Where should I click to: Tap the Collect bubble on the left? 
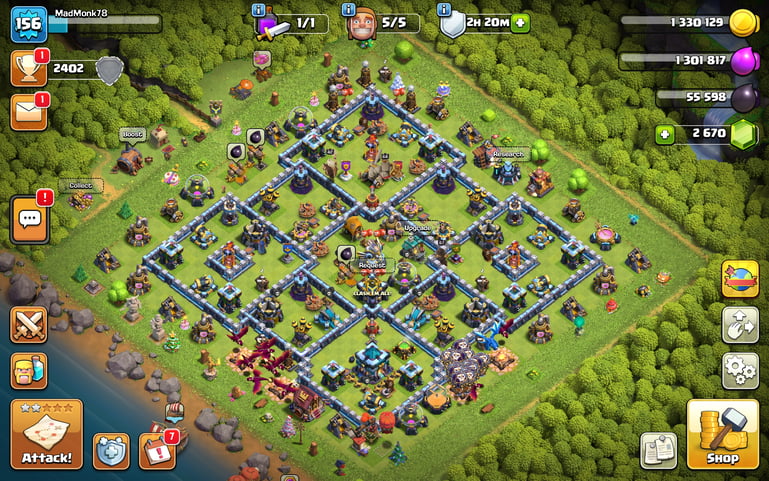(x=80, y=186)
